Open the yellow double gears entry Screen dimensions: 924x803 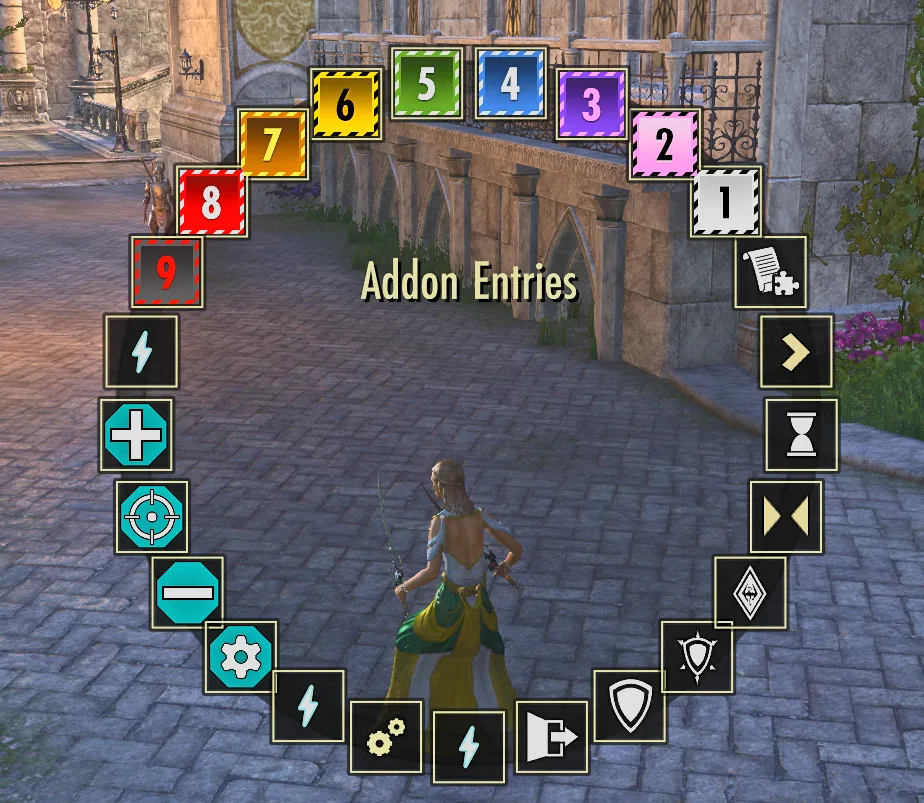386,737
